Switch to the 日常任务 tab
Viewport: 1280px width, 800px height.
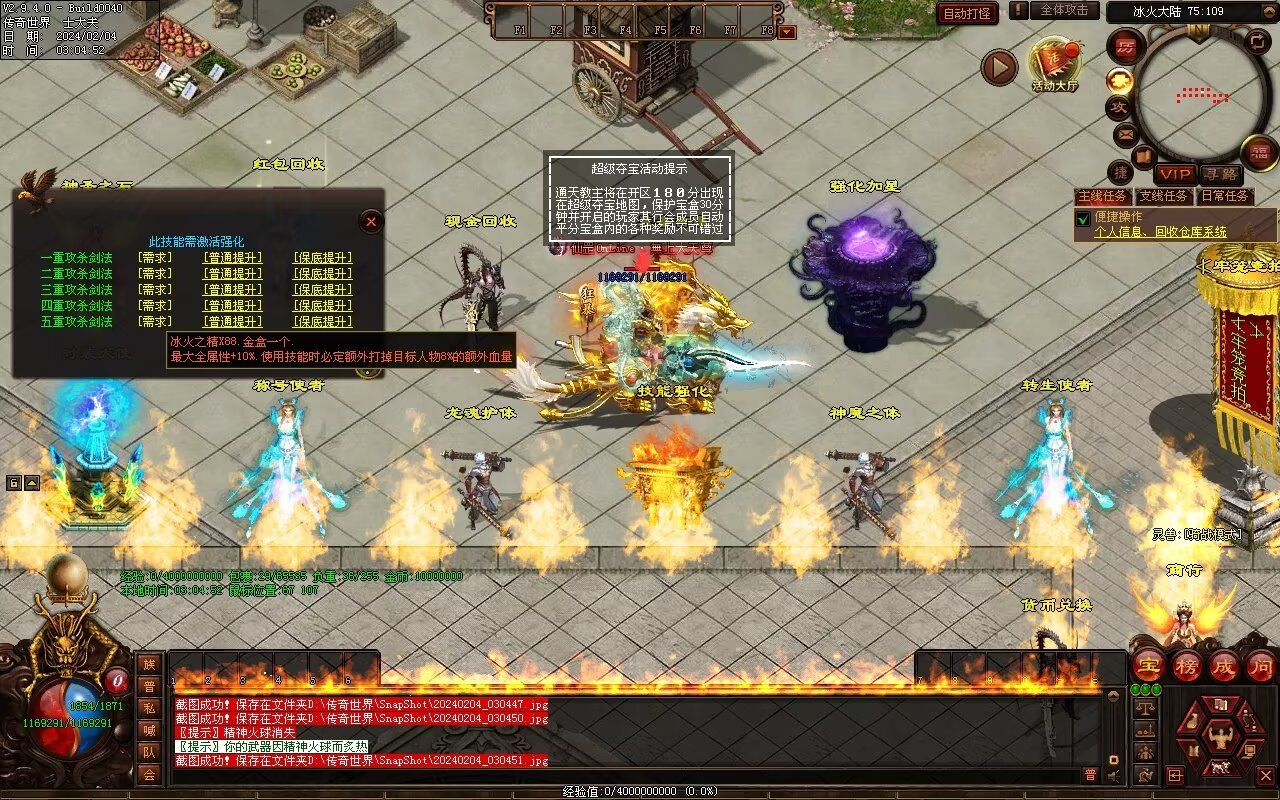(1224, 196)
